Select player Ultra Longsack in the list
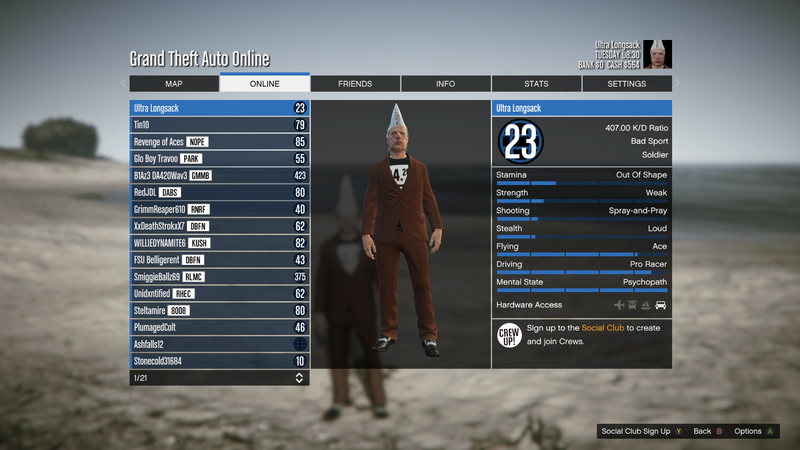The height and width of the screenshot is (450, 800). tap(219, 108)
